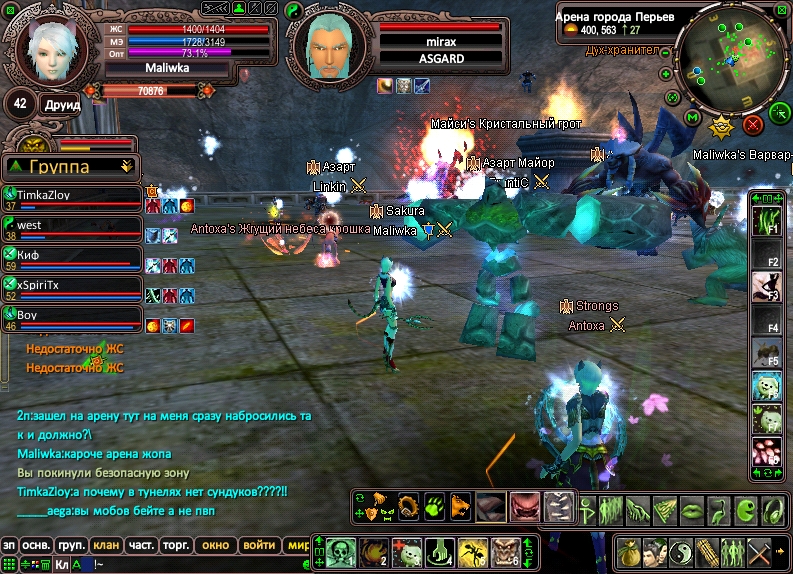793x574 pixels.
Task: Select the торг. trade chat tab
Action: point(178,545)
